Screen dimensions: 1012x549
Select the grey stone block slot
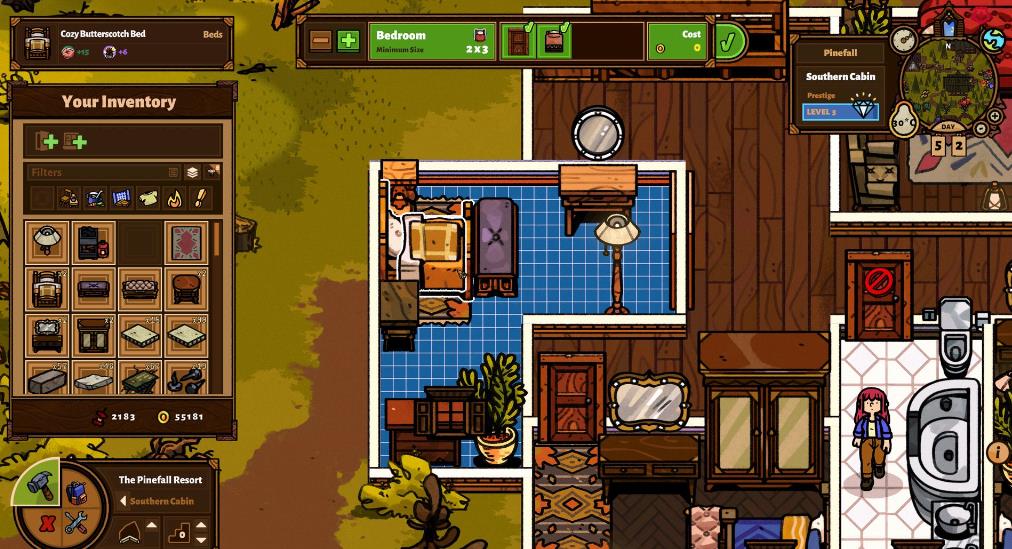(46, 381)
